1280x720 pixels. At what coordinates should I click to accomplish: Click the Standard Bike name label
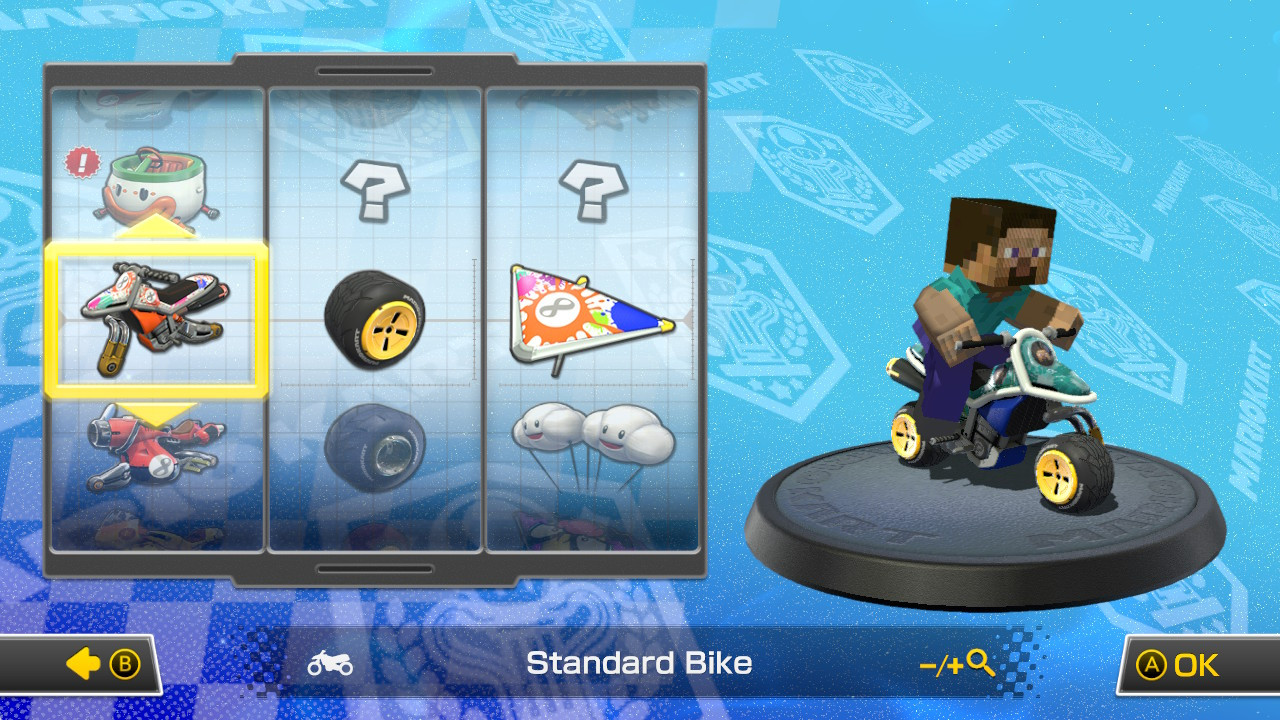(640, 663)
